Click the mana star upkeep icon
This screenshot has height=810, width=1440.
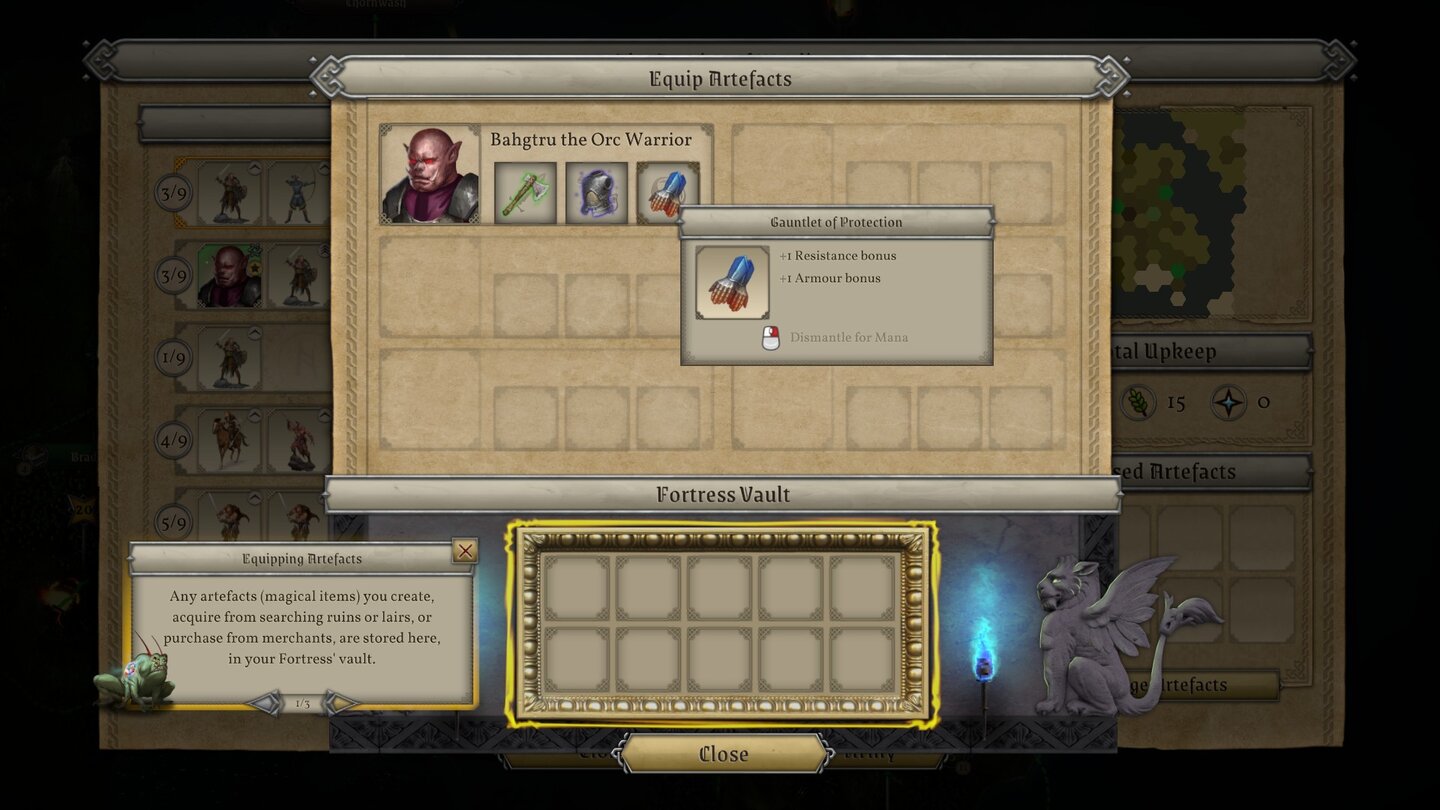[x=1228, y=401]
